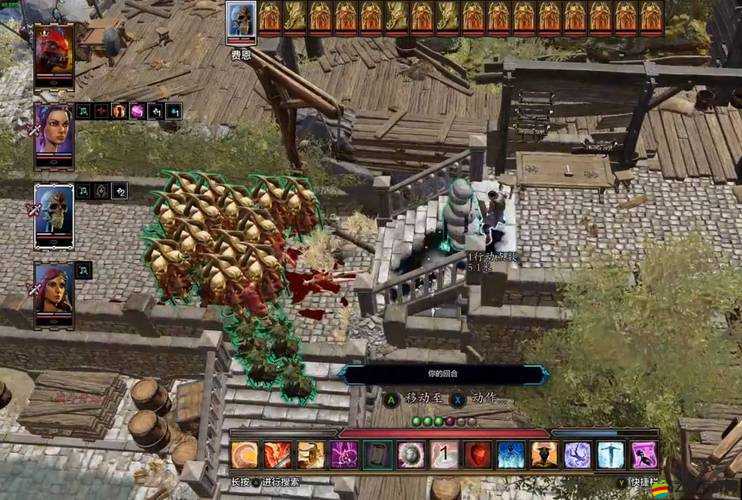Activate the orange crescent skill in hotbar

click(244, 455)
